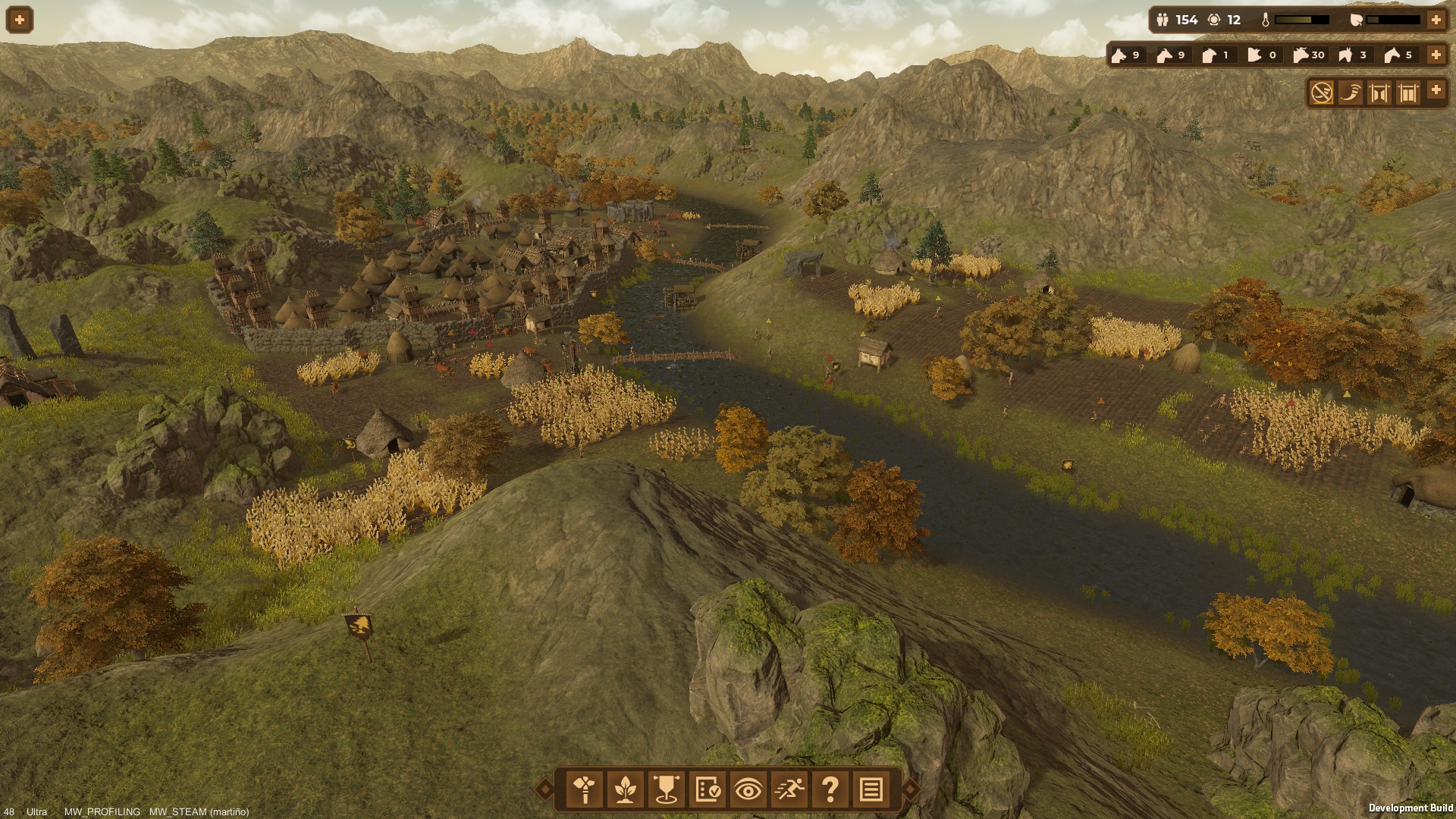Open the main menu list icon
The width and height of the screenshot is (1456, 819).
tap(871, 789)
